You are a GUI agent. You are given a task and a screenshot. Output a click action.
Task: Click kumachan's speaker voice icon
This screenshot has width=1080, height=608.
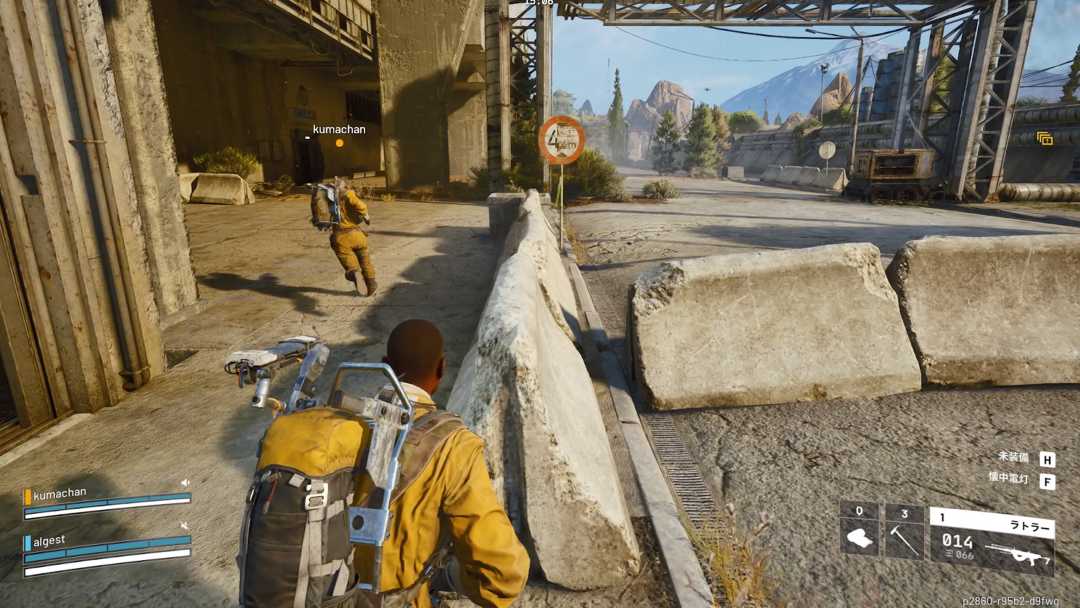tap(185, 483)
